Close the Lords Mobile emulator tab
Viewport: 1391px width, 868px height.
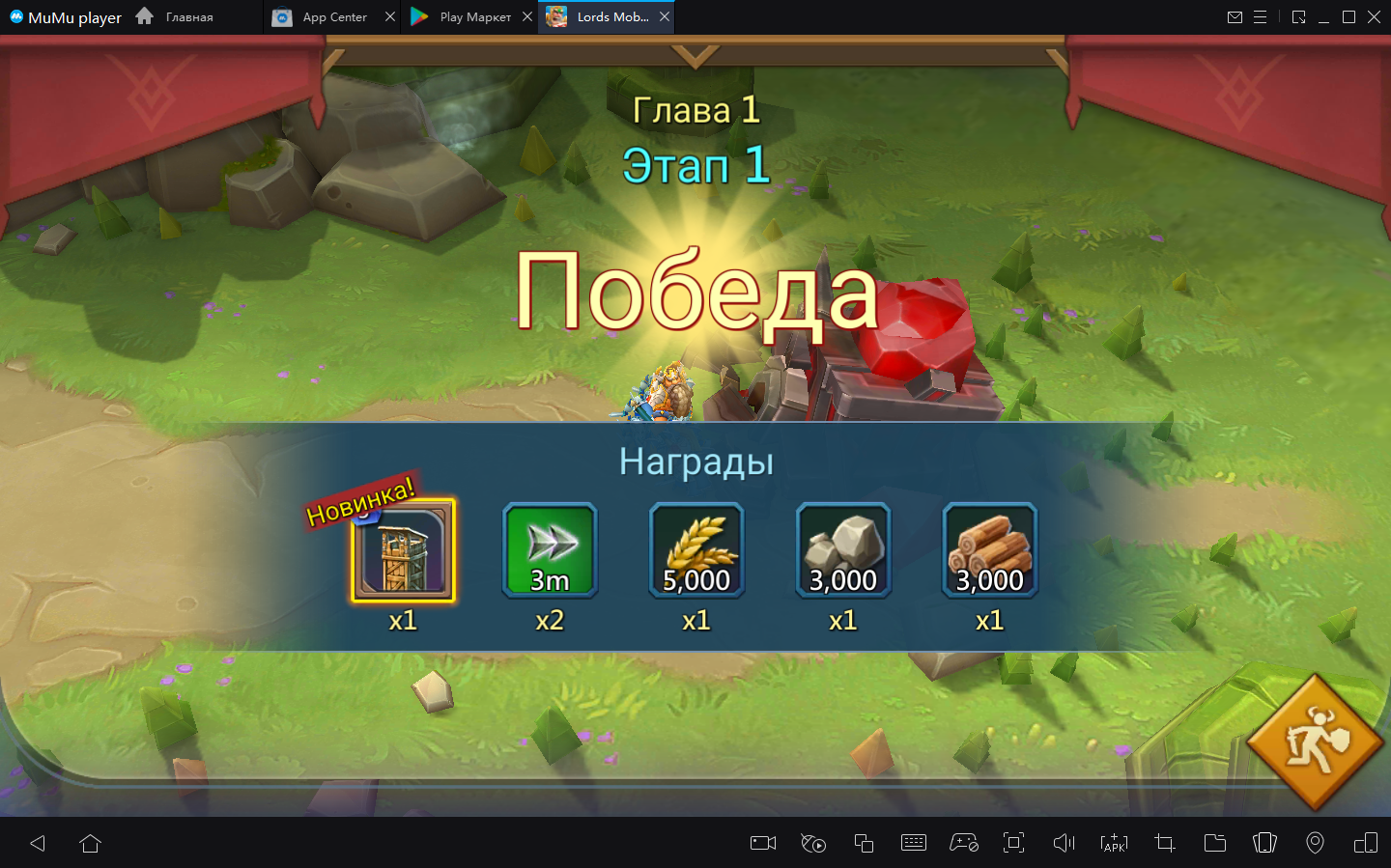(665, 16)
